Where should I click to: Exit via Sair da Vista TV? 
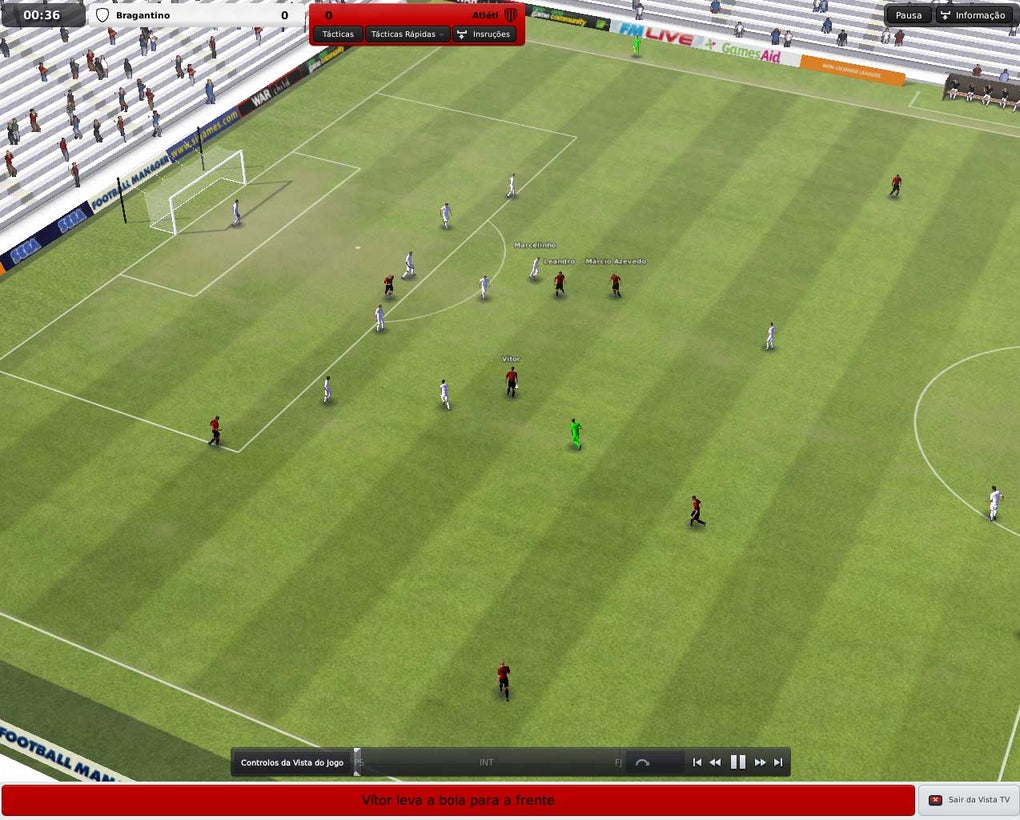pyautogui.click(x=968, y=800)
